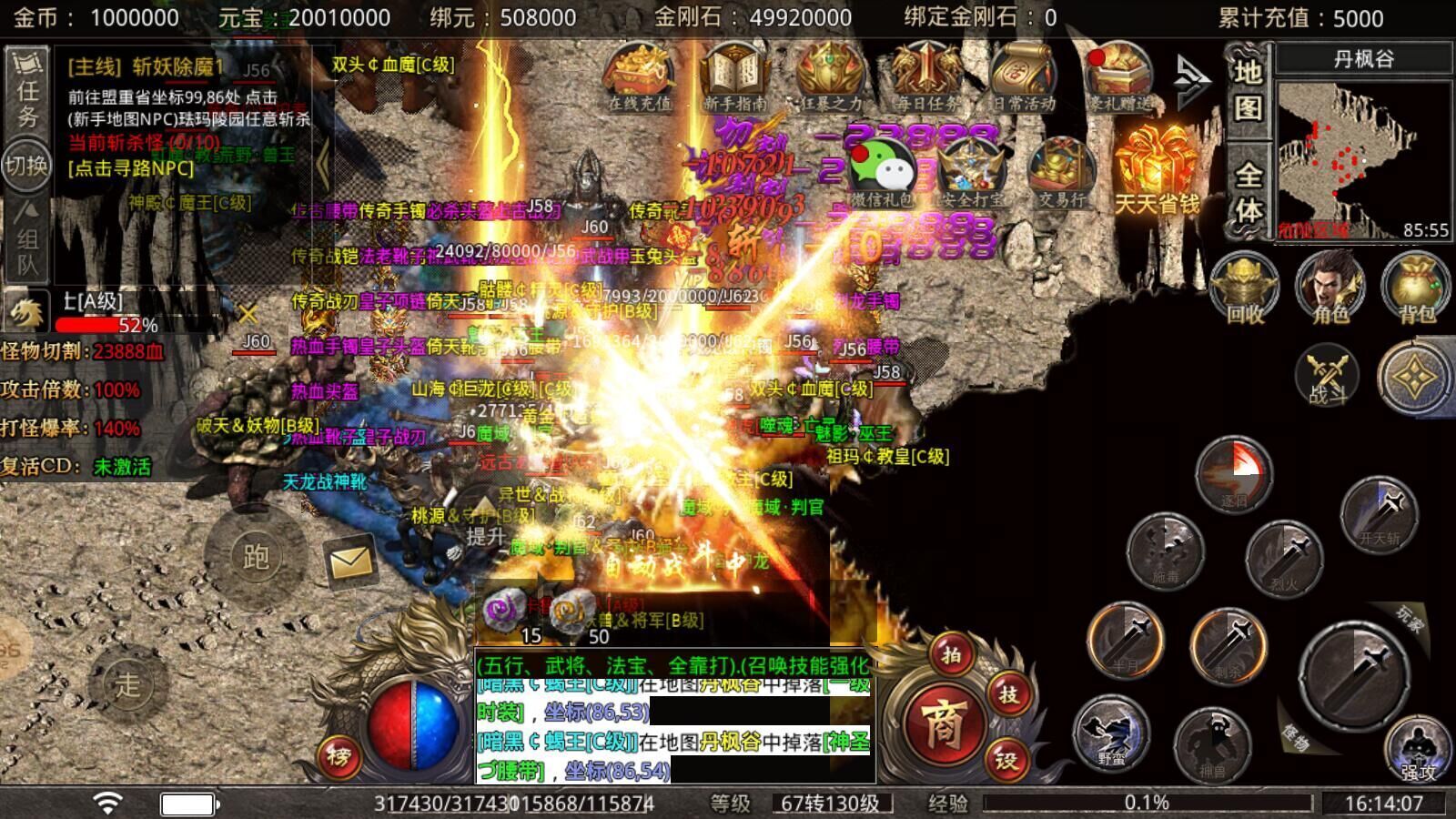Screen dimensions: 1456x819
Task: Switch to the 组队 team tab
Action: pos(27,238)
